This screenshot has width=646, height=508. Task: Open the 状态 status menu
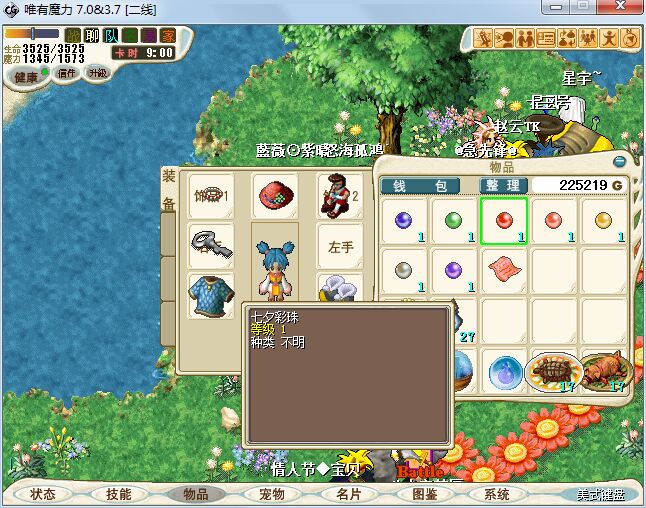pyautogui.click(x=43, y=494)
